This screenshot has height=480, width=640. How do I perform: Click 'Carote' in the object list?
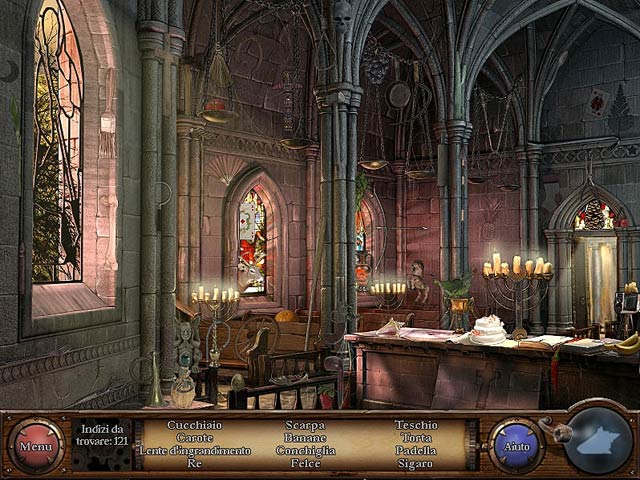[195, 438]
